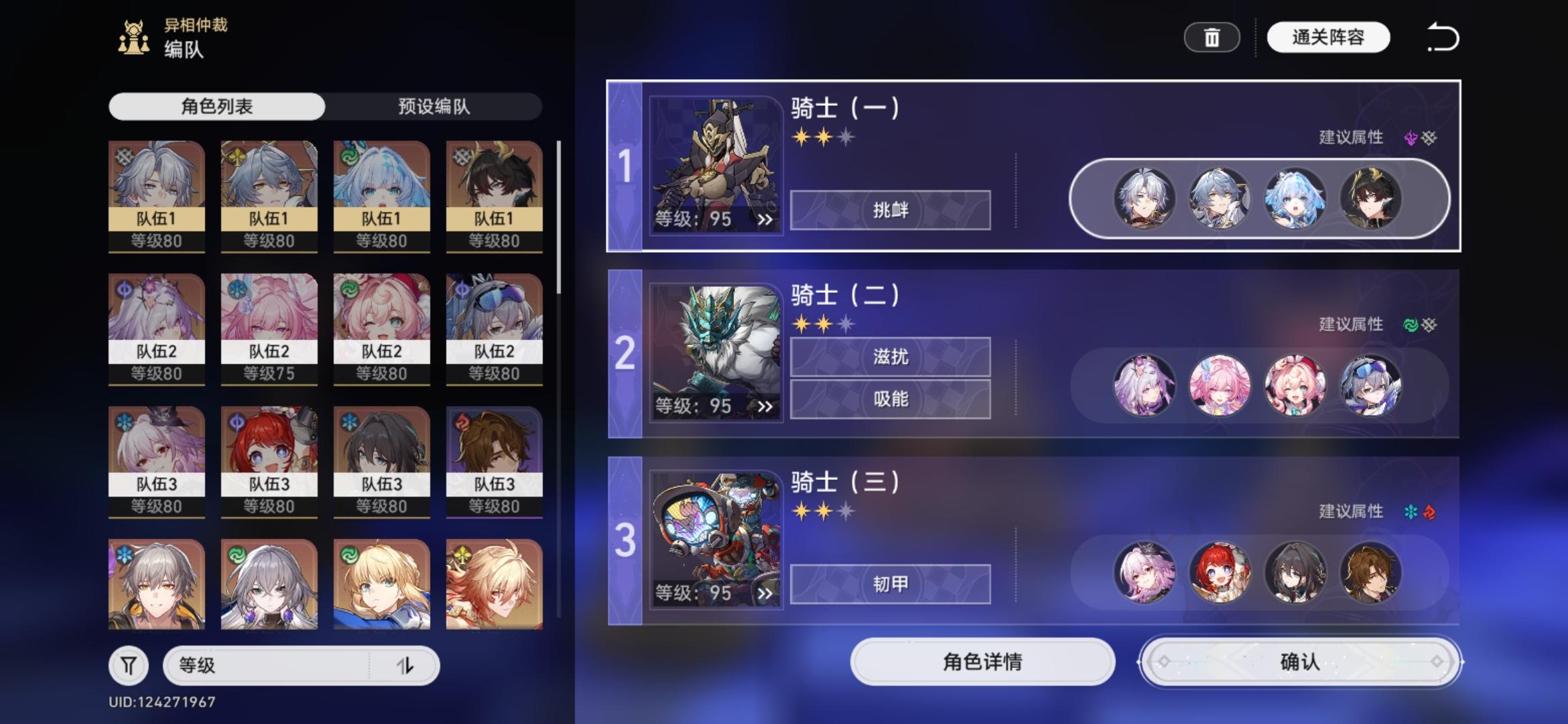Switch to the 角色列表 tab

click(x=217, y=105)
